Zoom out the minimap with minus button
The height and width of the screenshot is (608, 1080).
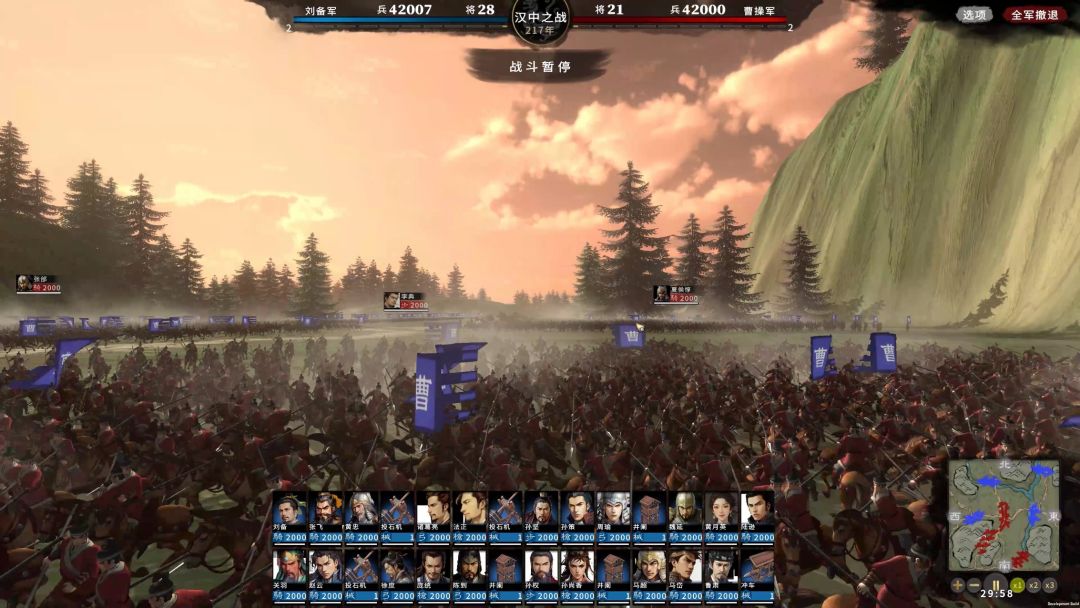point(975,585)
